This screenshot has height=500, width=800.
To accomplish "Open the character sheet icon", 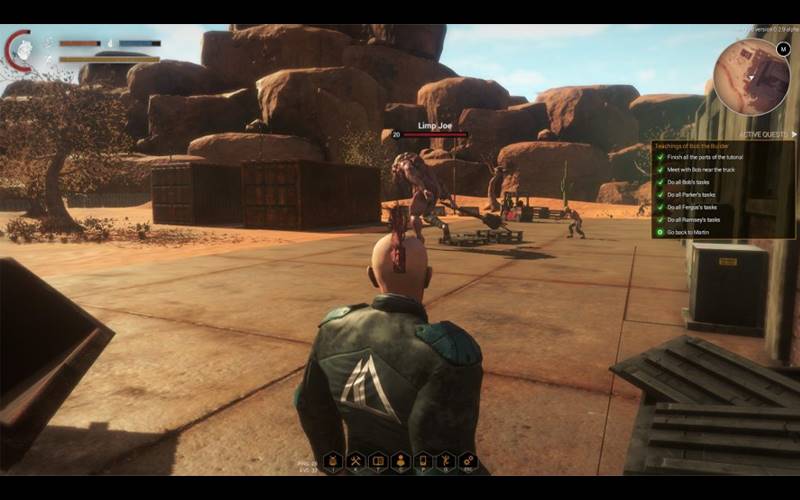I will click(x=400, y=461).
